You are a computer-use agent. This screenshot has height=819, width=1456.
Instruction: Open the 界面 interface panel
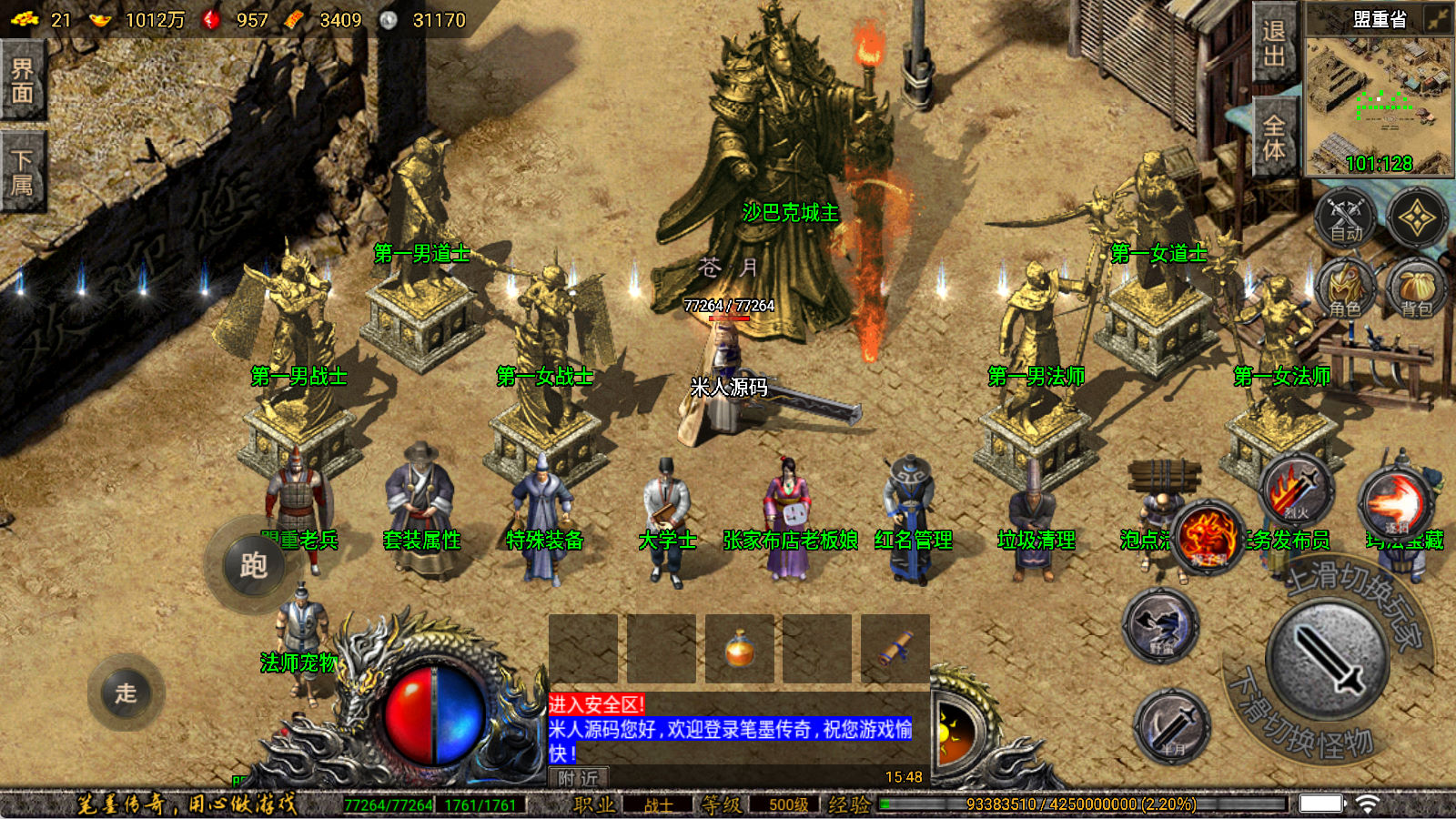tap(22, 80)
